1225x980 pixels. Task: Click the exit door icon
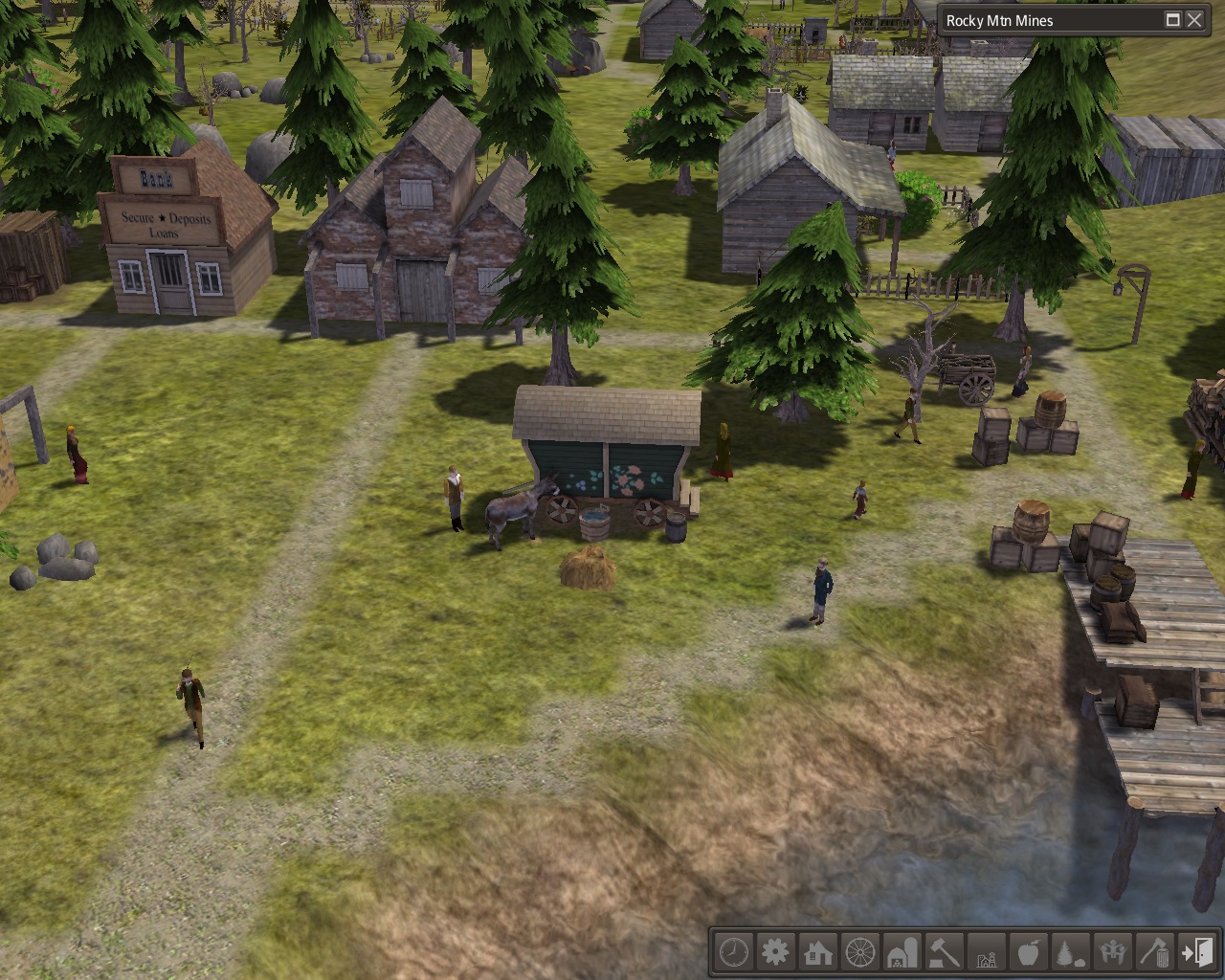pyautogui.click(x=1196, y=952)
